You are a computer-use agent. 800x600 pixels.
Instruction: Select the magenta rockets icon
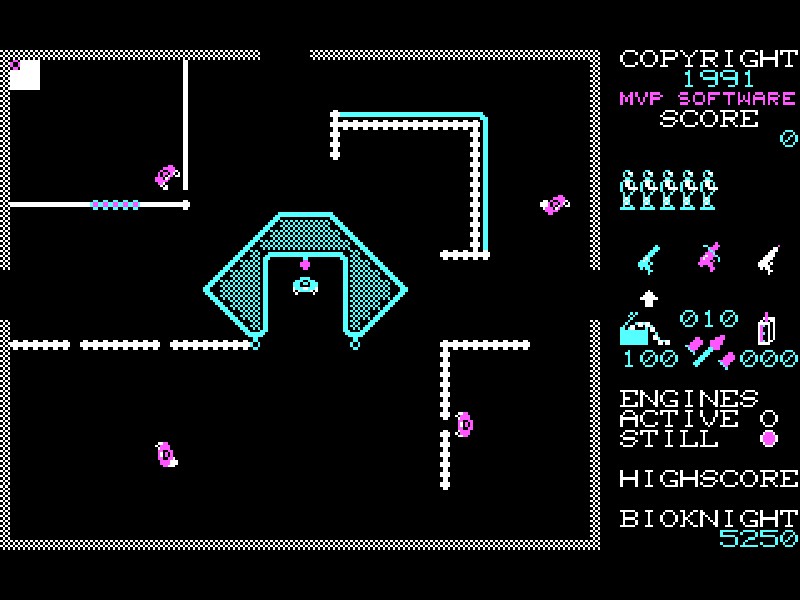709,351
